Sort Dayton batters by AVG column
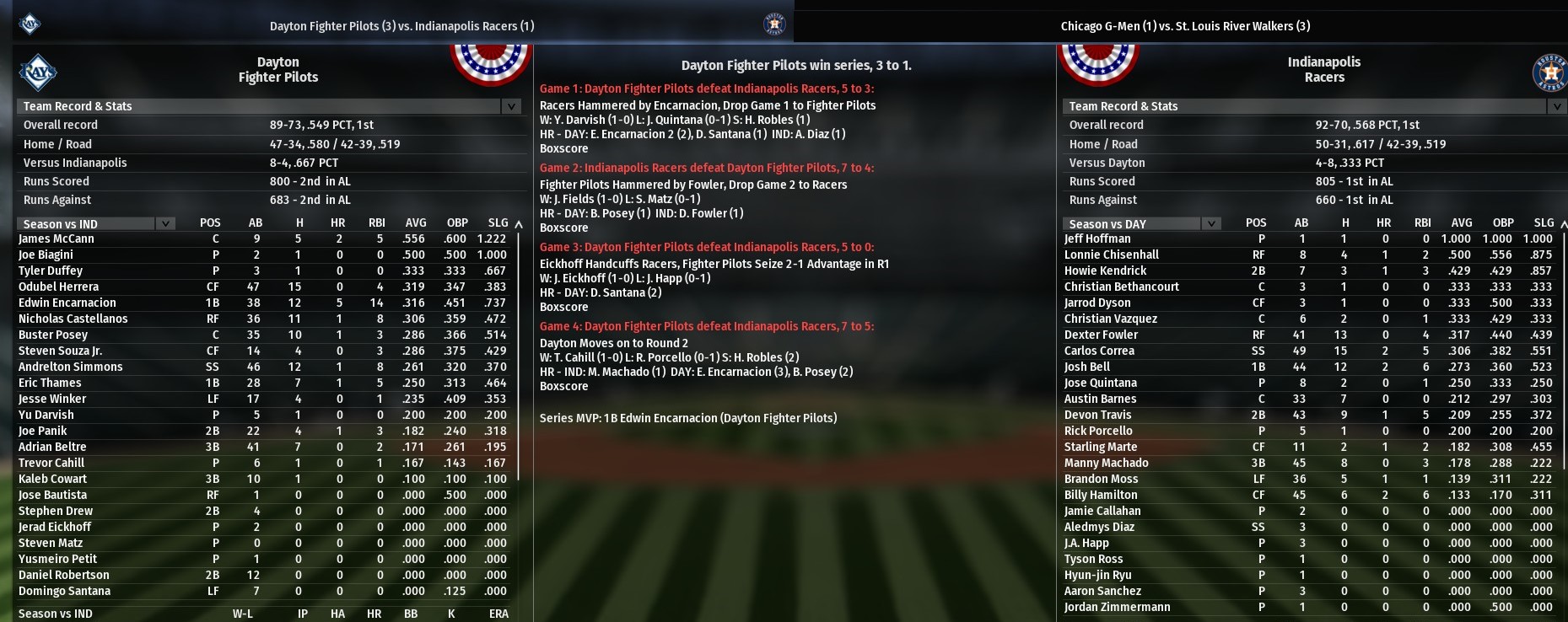 (x=416, y=223)
